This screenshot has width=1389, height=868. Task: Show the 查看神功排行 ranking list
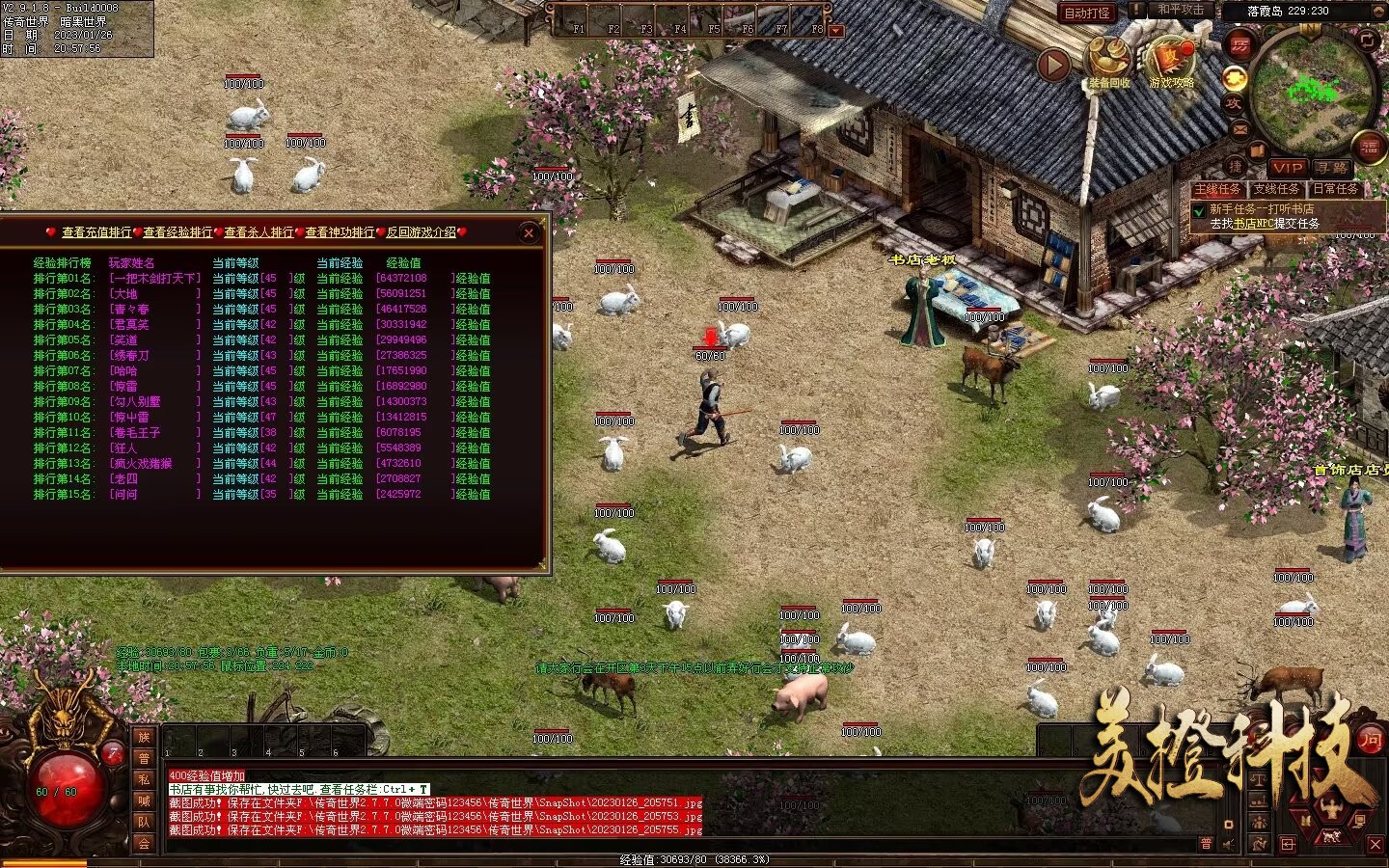coord(340,232)
